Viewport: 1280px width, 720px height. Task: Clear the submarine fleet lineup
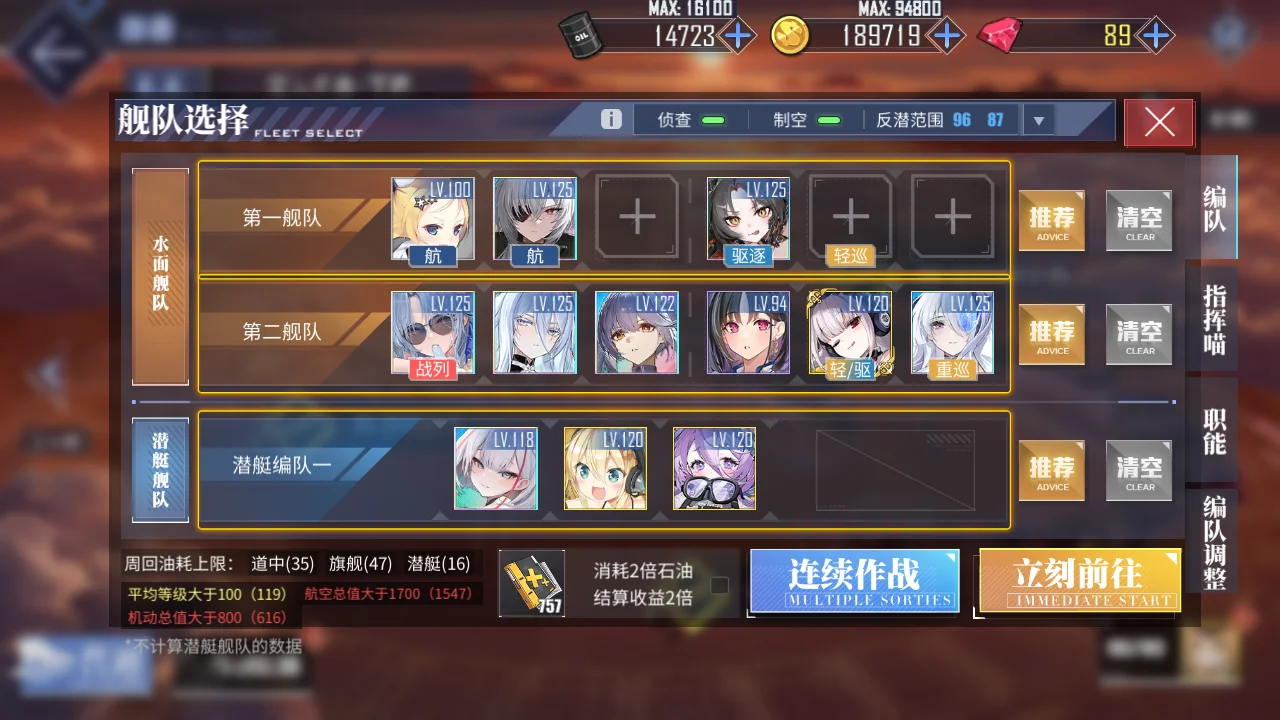point(1139,470)
